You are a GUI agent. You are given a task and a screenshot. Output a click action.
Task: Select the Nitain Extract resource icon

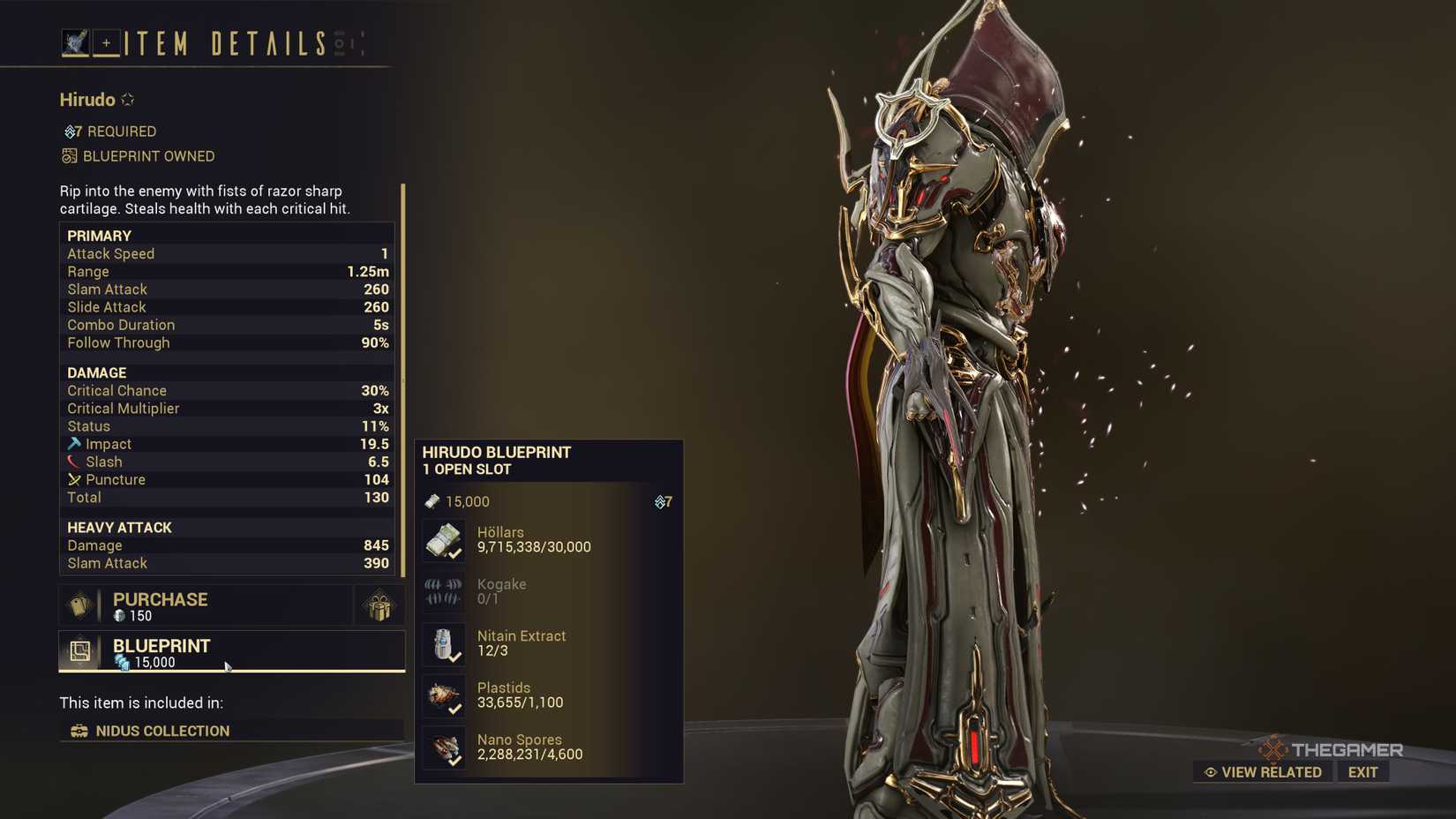(444, 644)
